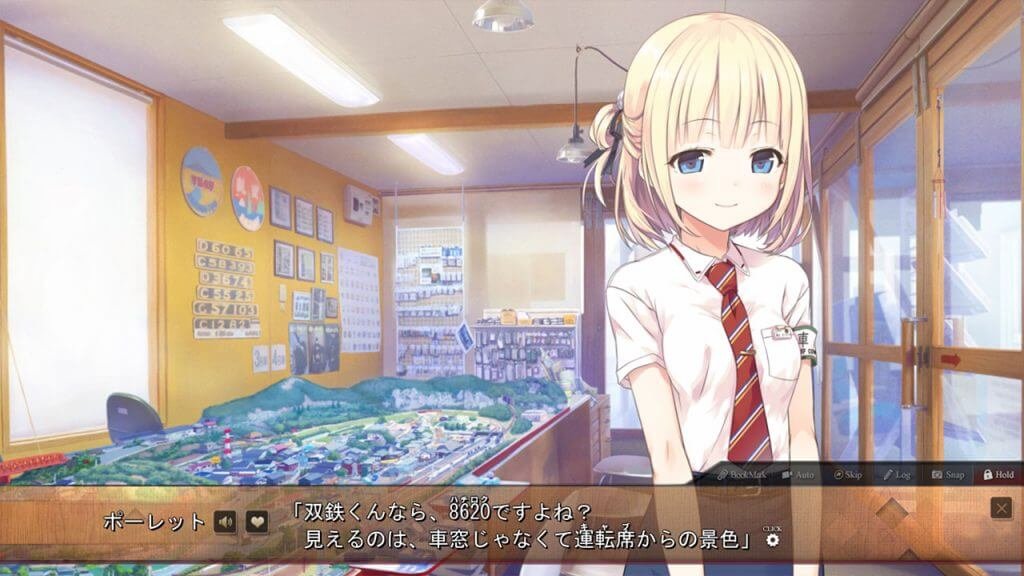Toggle the Hold lock button
1024x576 pixels.
click(x=998, y=474)
